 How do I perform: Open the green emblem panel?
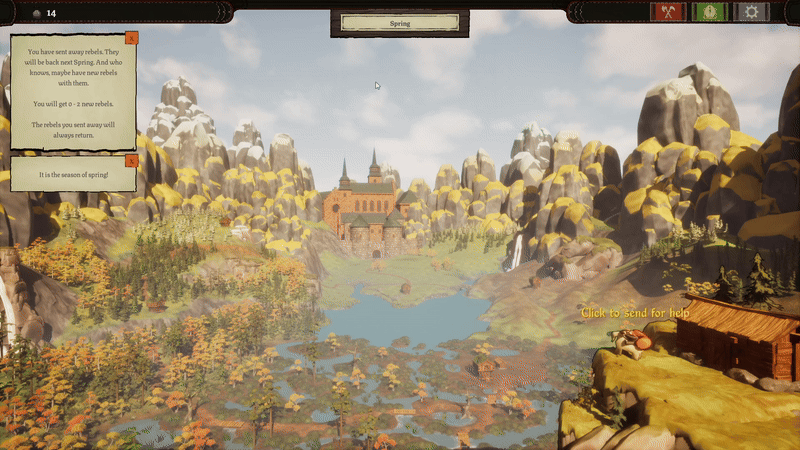pos(709,12)
